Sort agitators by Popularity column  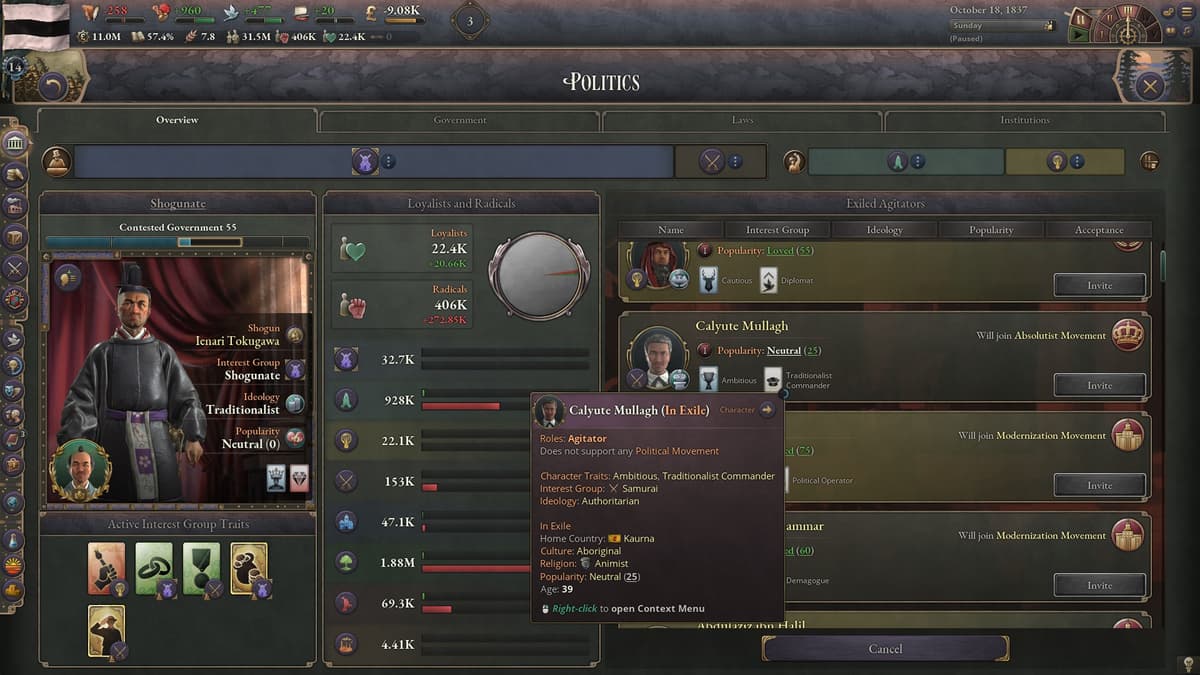coord(991,230)
